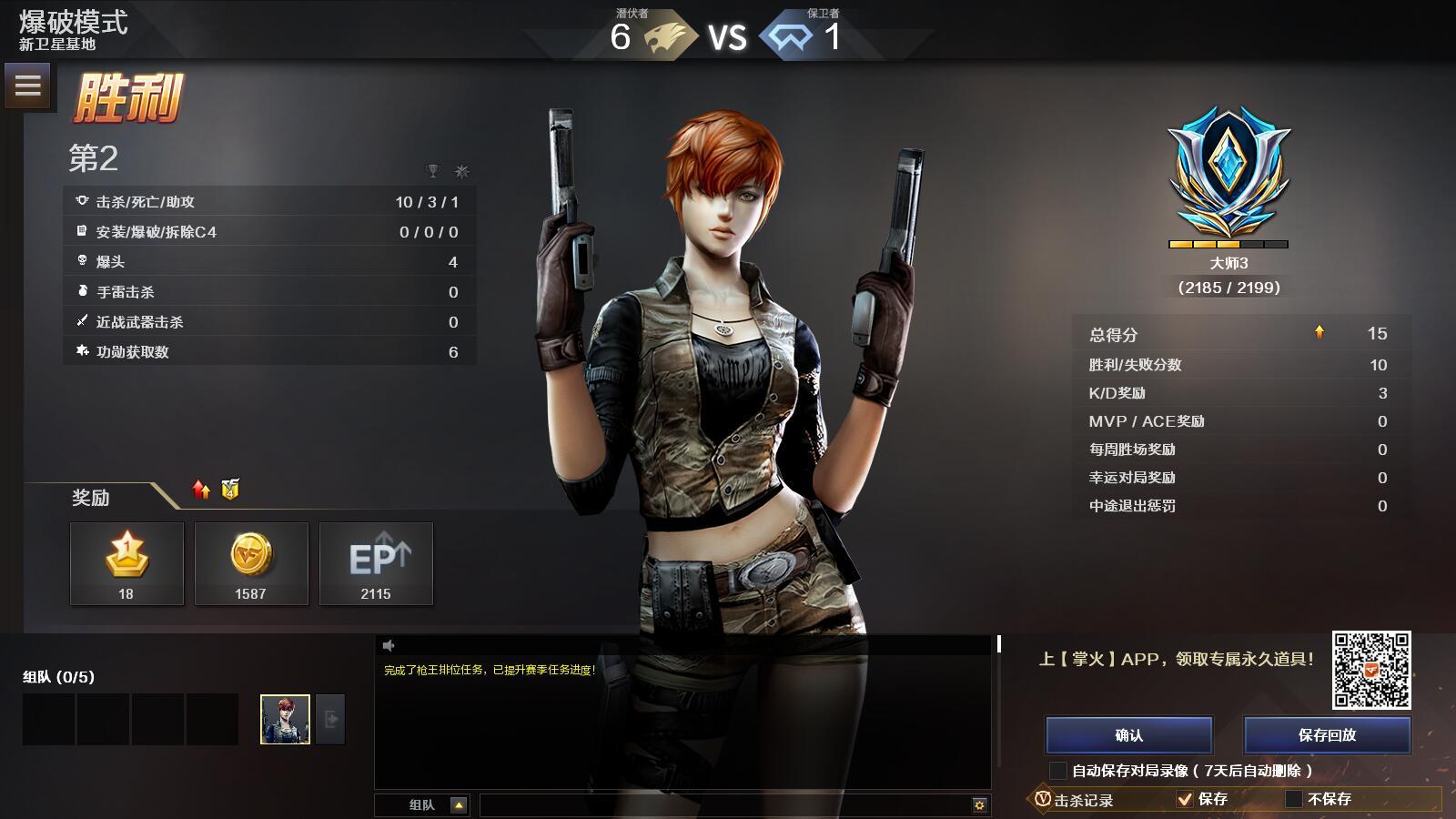Select the 18 rank-points reward tile
Image resolution: width=1456 pixels, height=819 pixels.
click(x=126, y=563)
